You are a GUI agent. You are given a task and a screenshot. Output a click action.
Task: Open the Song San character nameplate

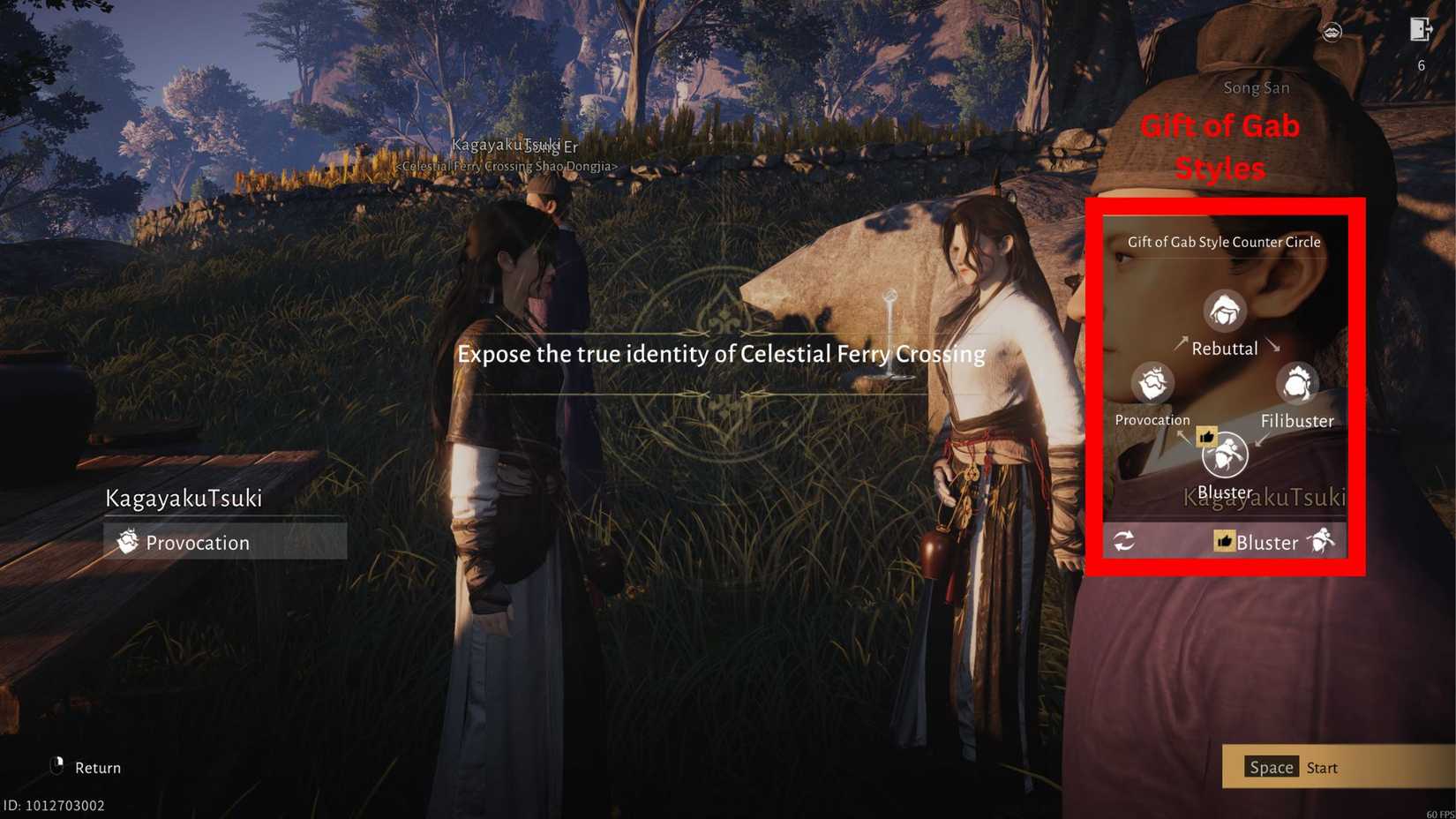(x=1256, y=87)
